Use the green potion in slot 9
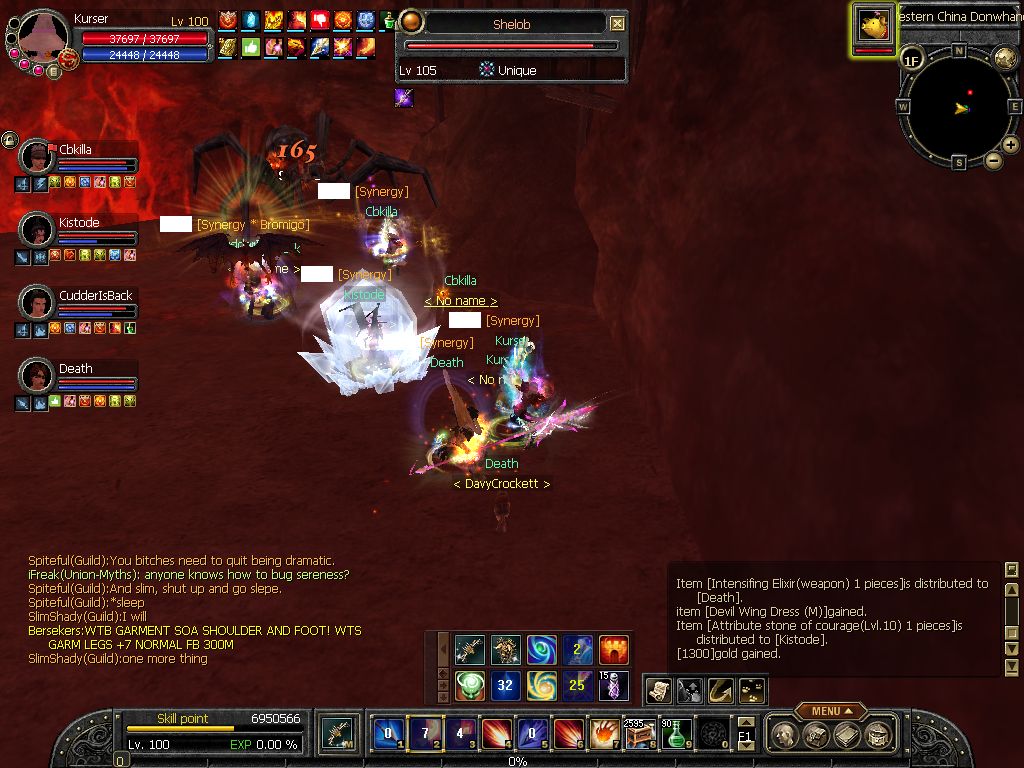 point(677,734)
